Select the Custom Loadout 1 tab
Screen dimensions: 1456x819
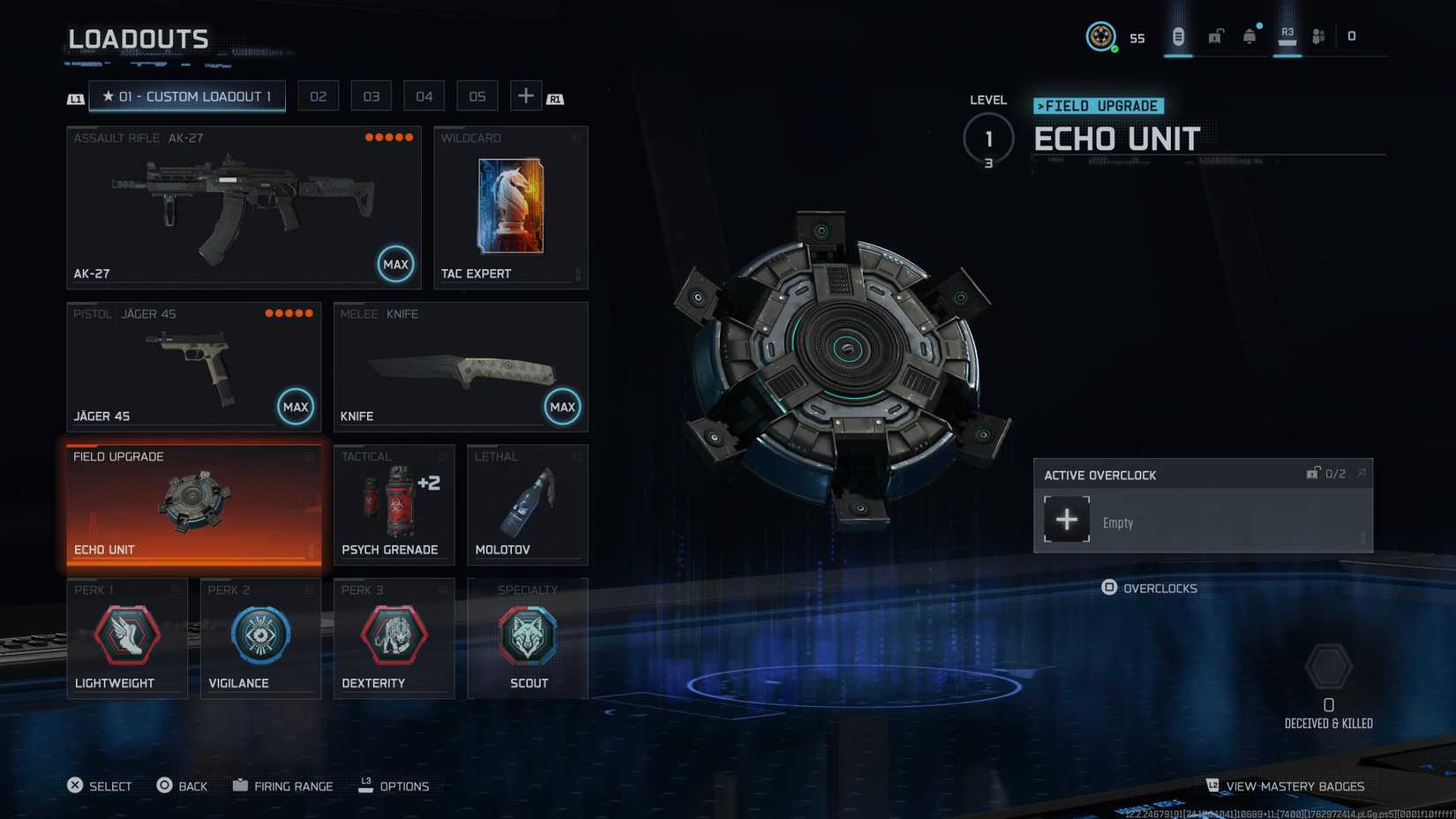(x=187, y=96)
